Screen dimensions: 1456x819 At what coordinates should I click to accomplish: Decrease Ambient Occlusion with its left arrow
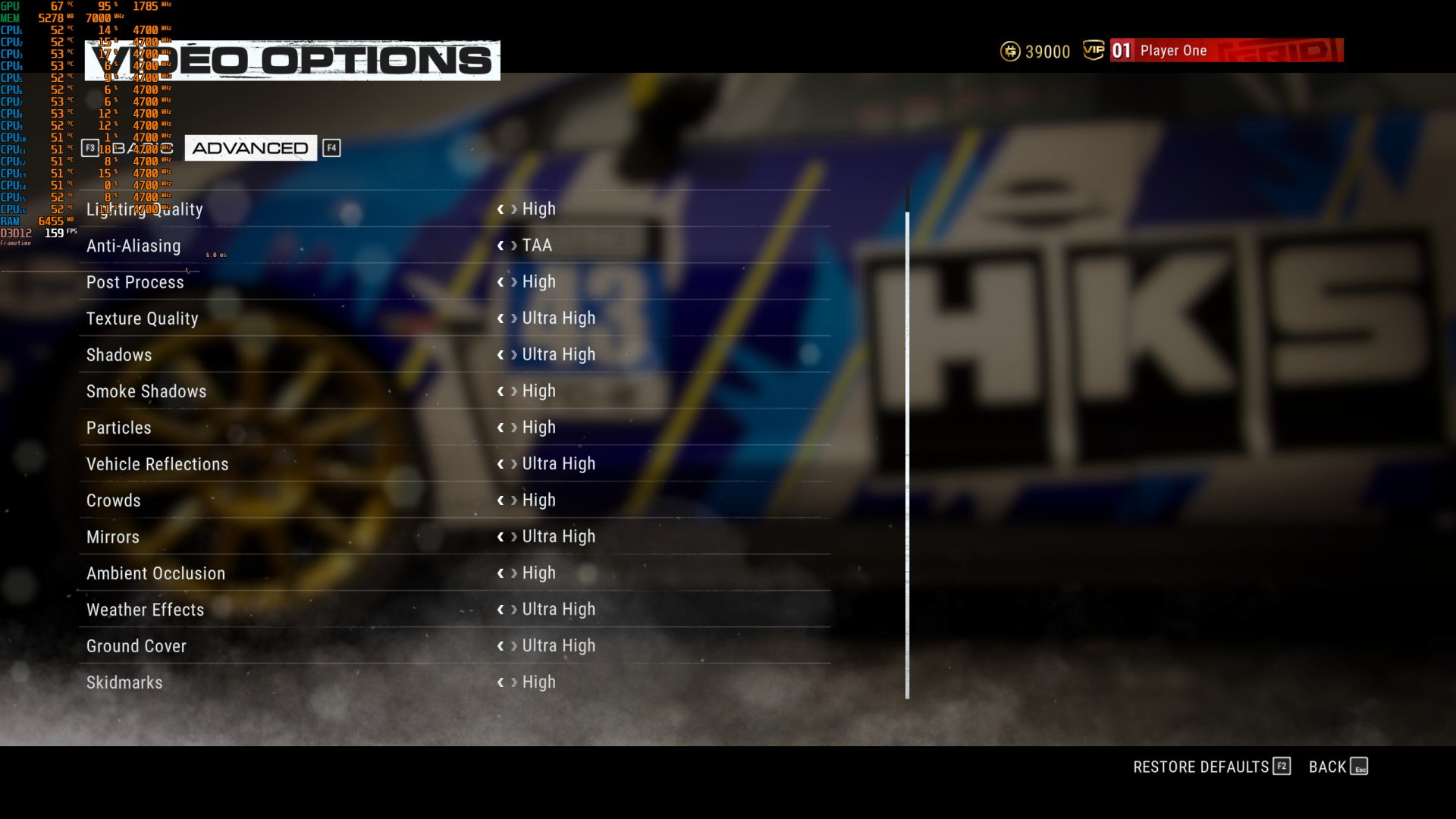click(x=500, y=573)
